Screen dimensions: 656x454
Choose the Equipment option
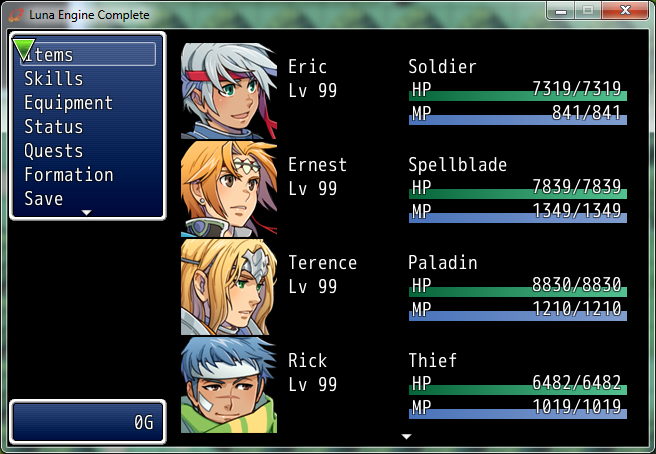coord(68,103)
